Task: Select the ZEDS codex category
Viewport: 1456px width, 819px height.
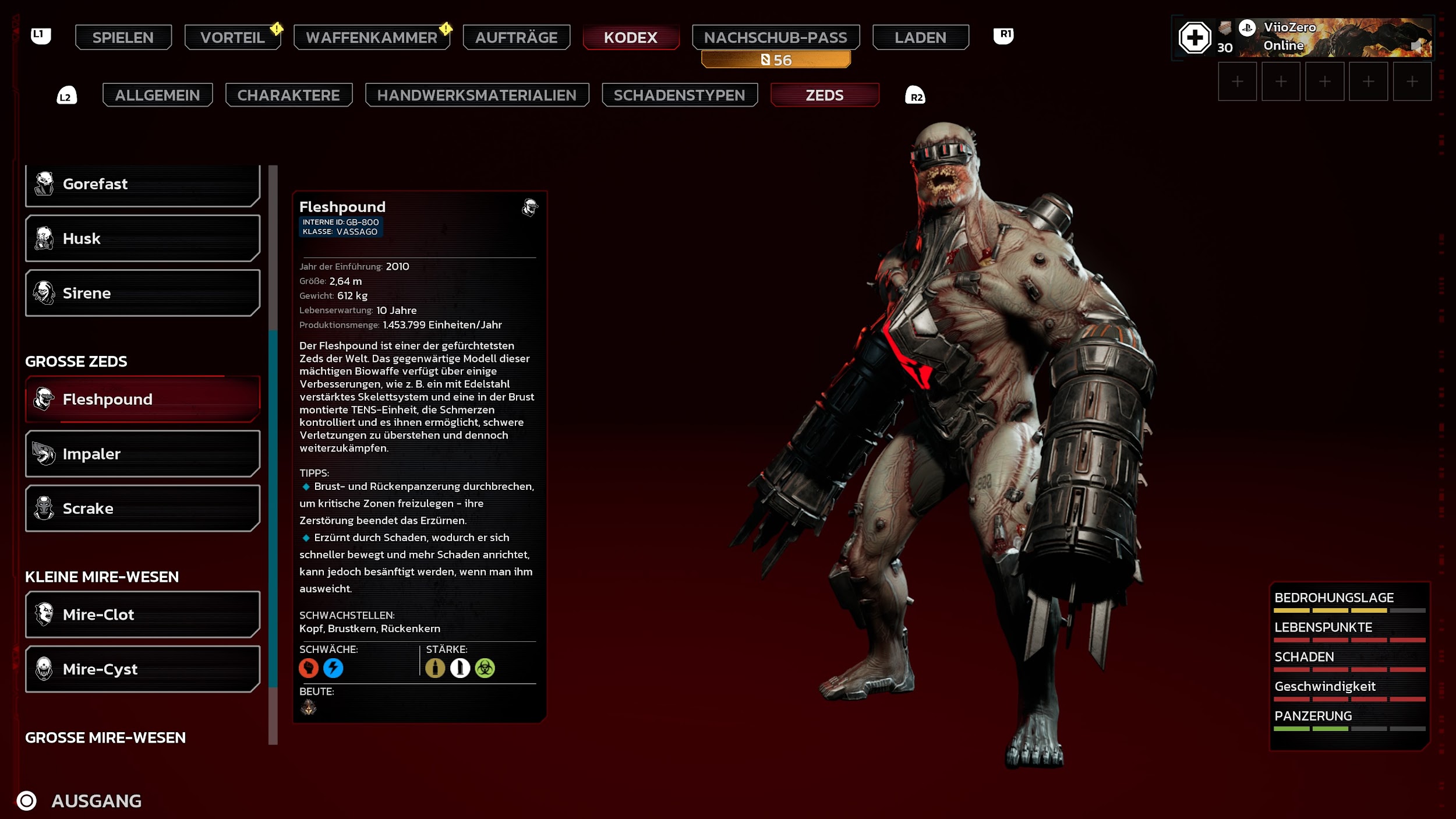Action: (824, 95)
